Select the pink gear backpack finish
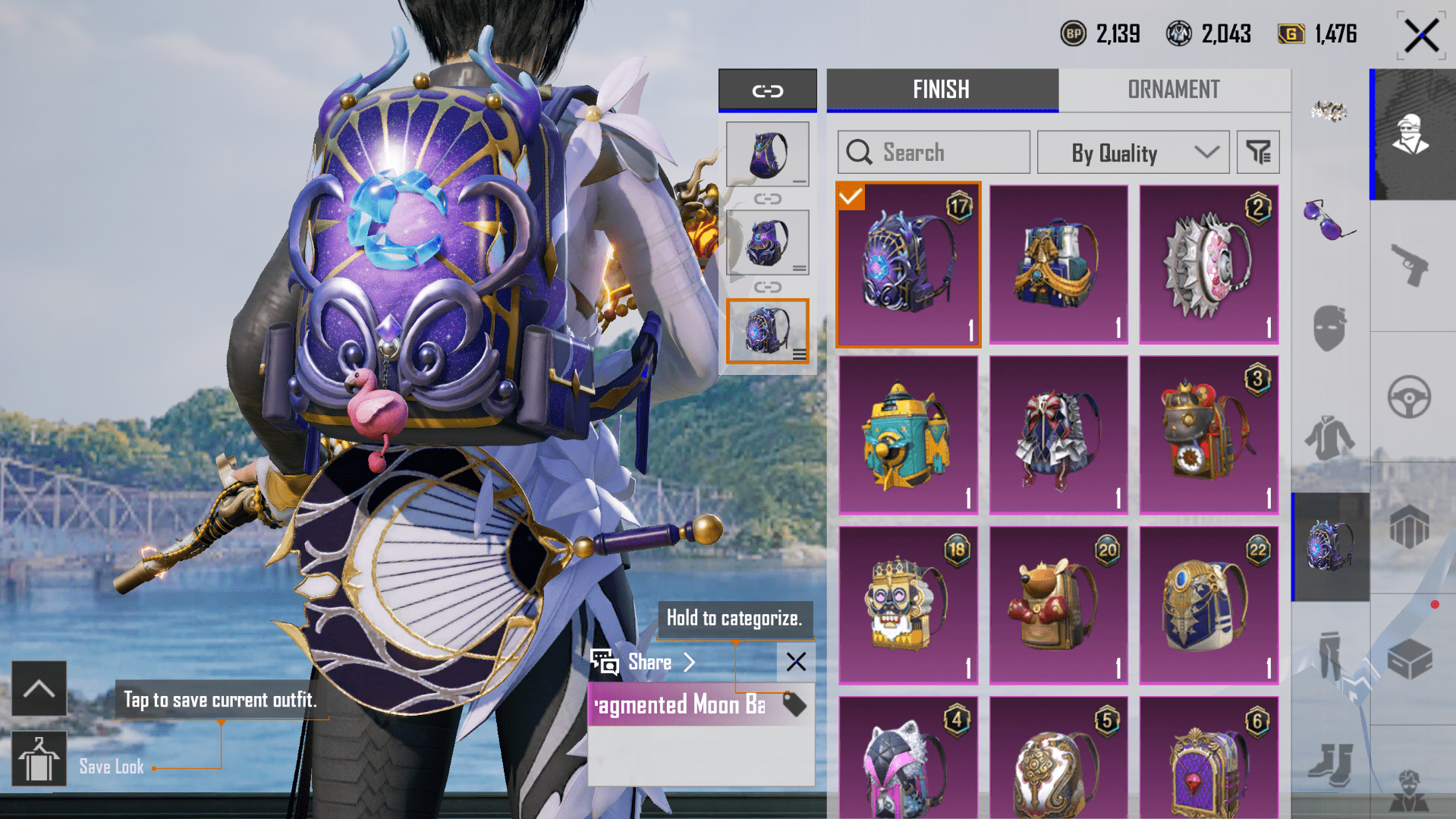 1209,264
